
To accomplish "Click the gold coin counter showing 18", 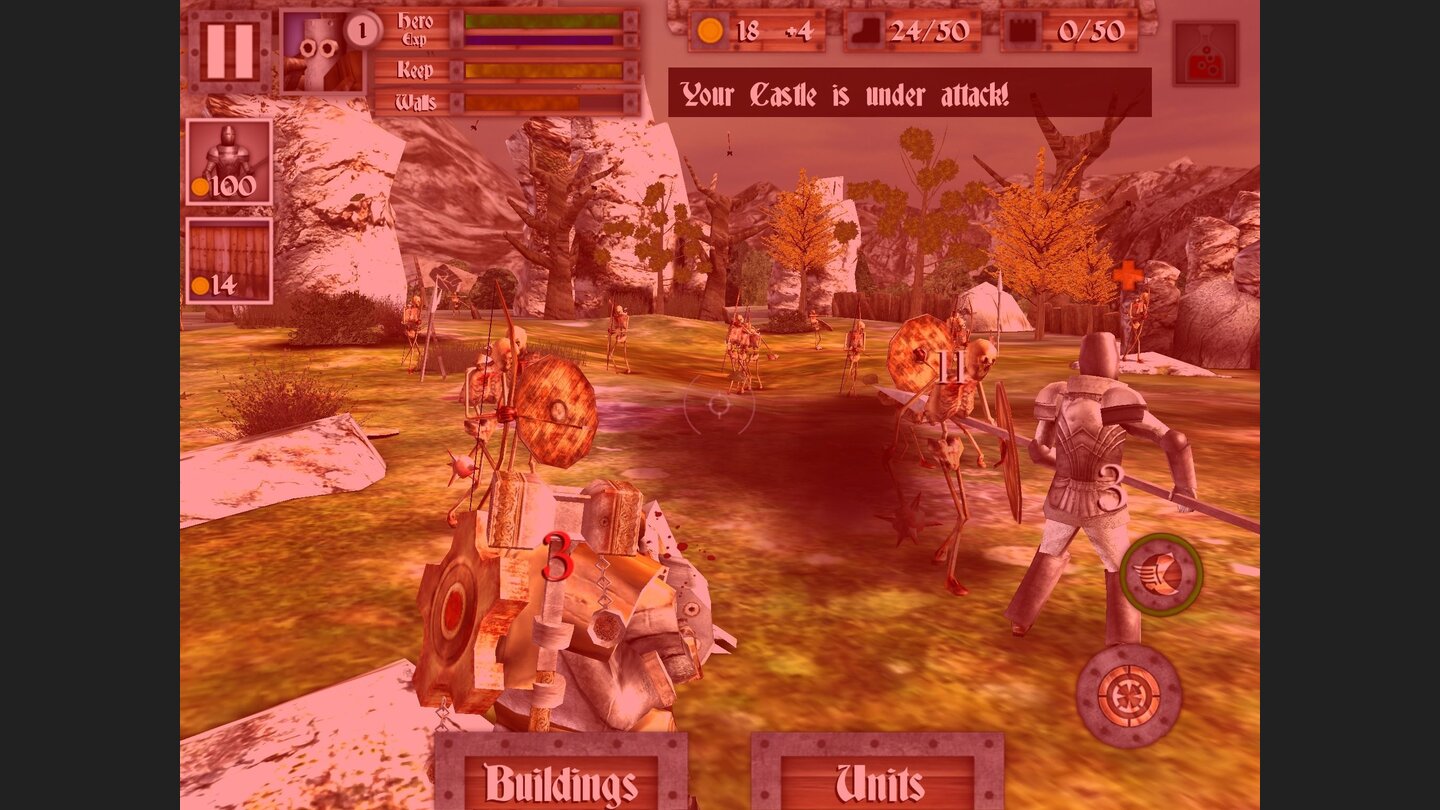I will tap(731, 32).
